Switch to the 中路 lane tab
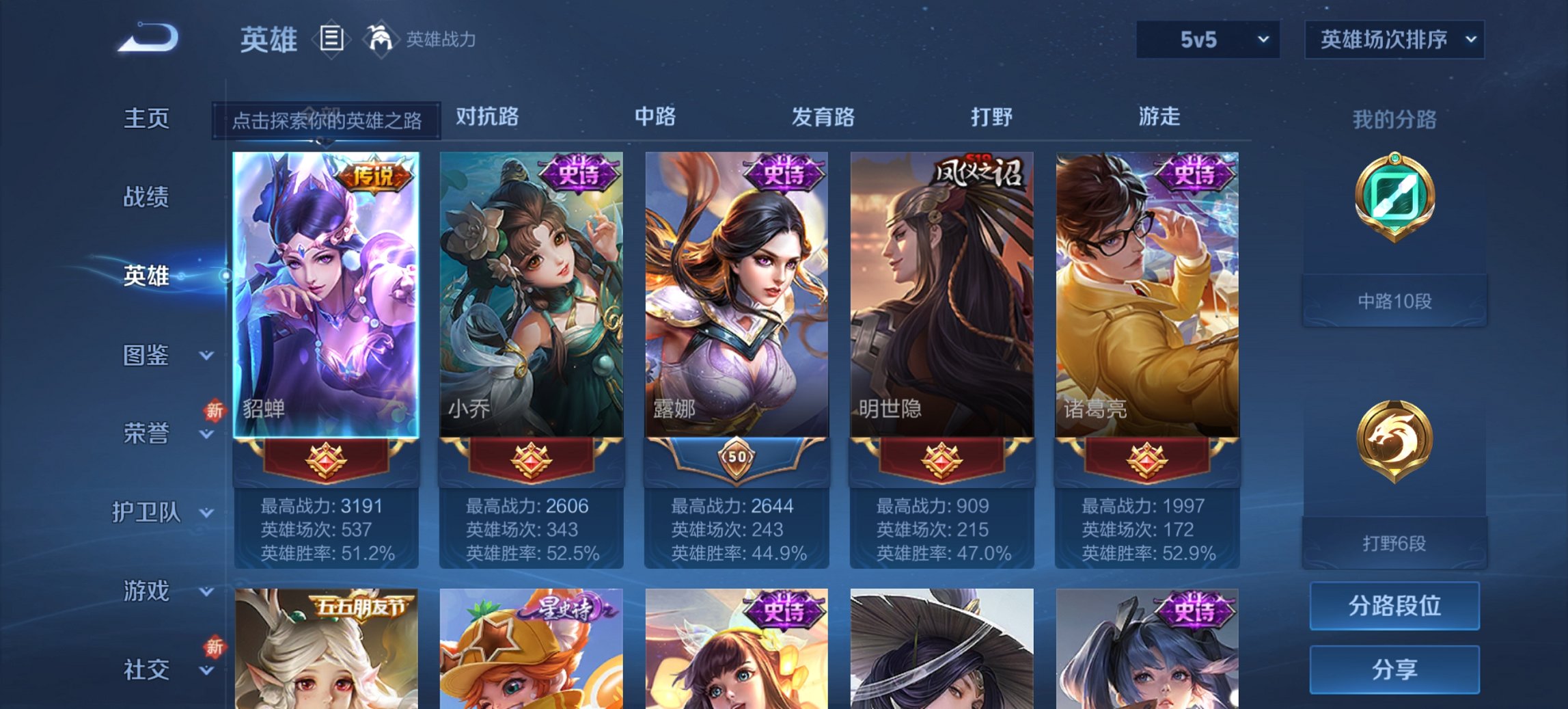This screenshot has width=1568, height=709. [654, 117]
